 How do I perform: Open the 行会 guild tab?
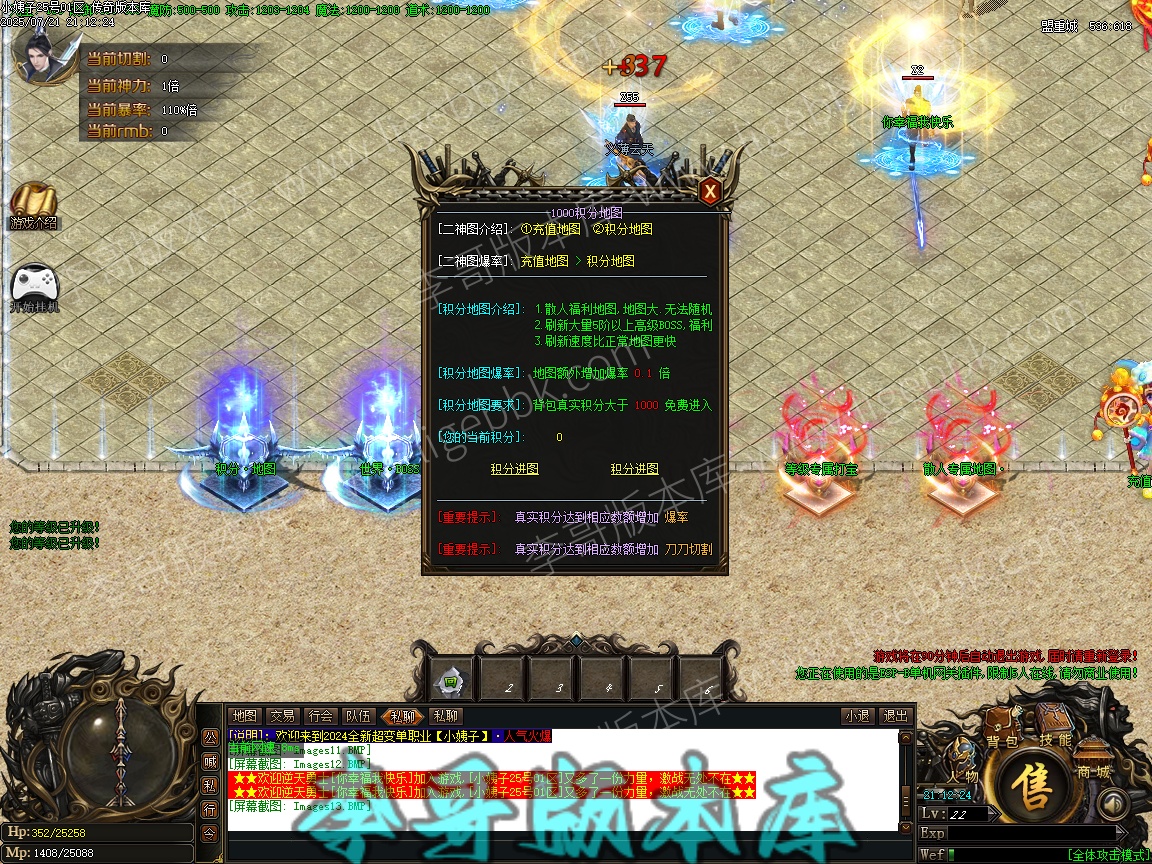click(x=320, y=716)
